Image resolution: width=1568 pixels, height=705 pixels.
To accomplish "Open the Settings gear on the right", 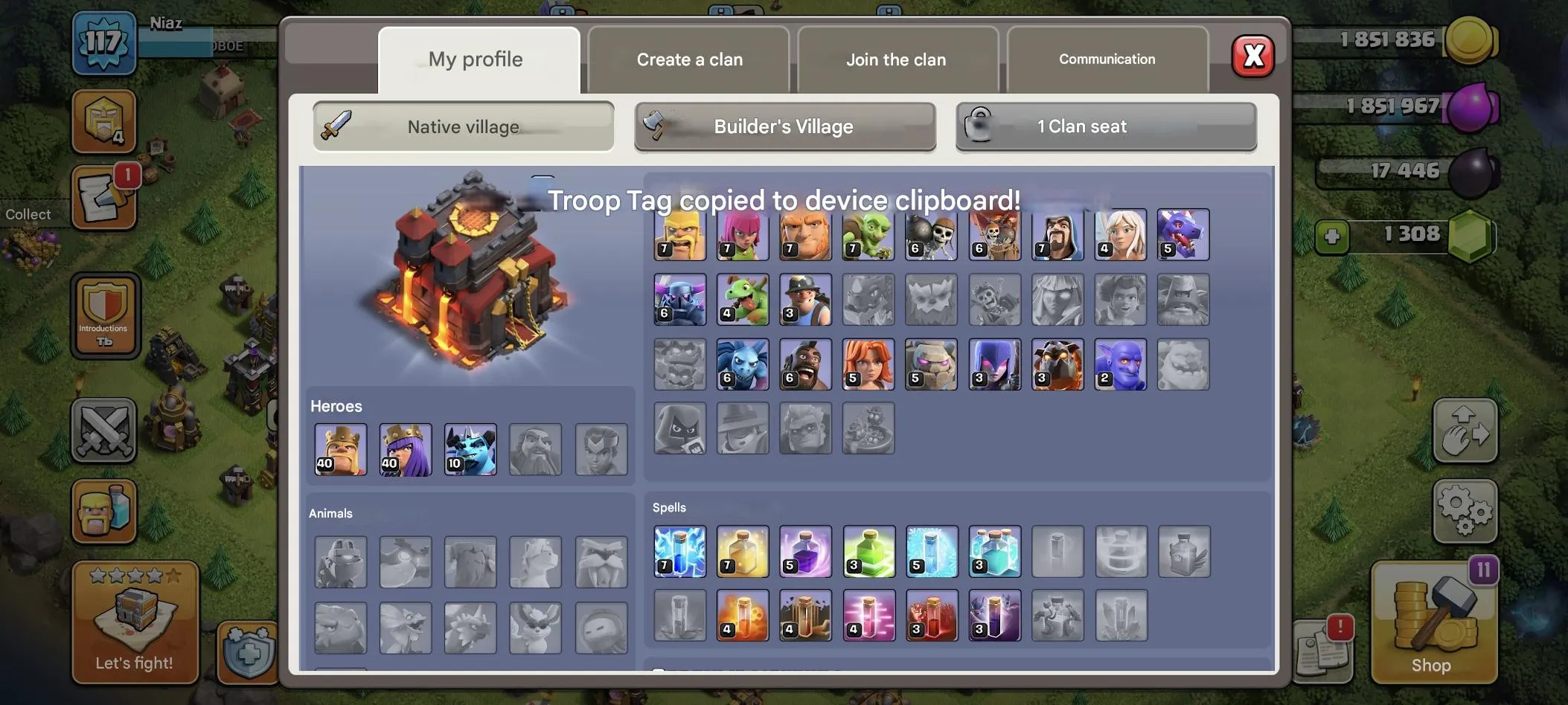I will pos(1465,512).
